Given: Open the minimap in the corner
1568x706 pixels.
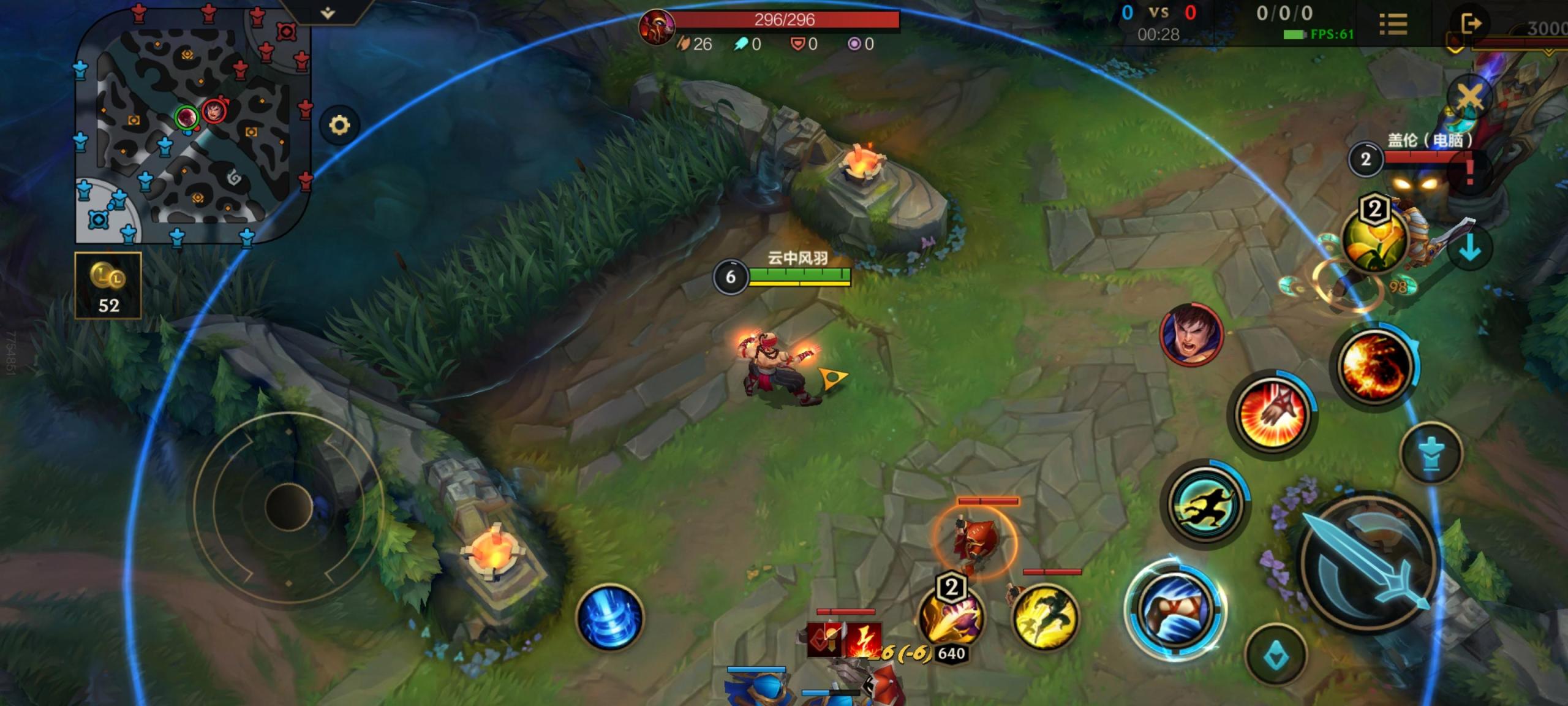Looking at the screenshot, I should pyautogui.click(x=191, y=126).
